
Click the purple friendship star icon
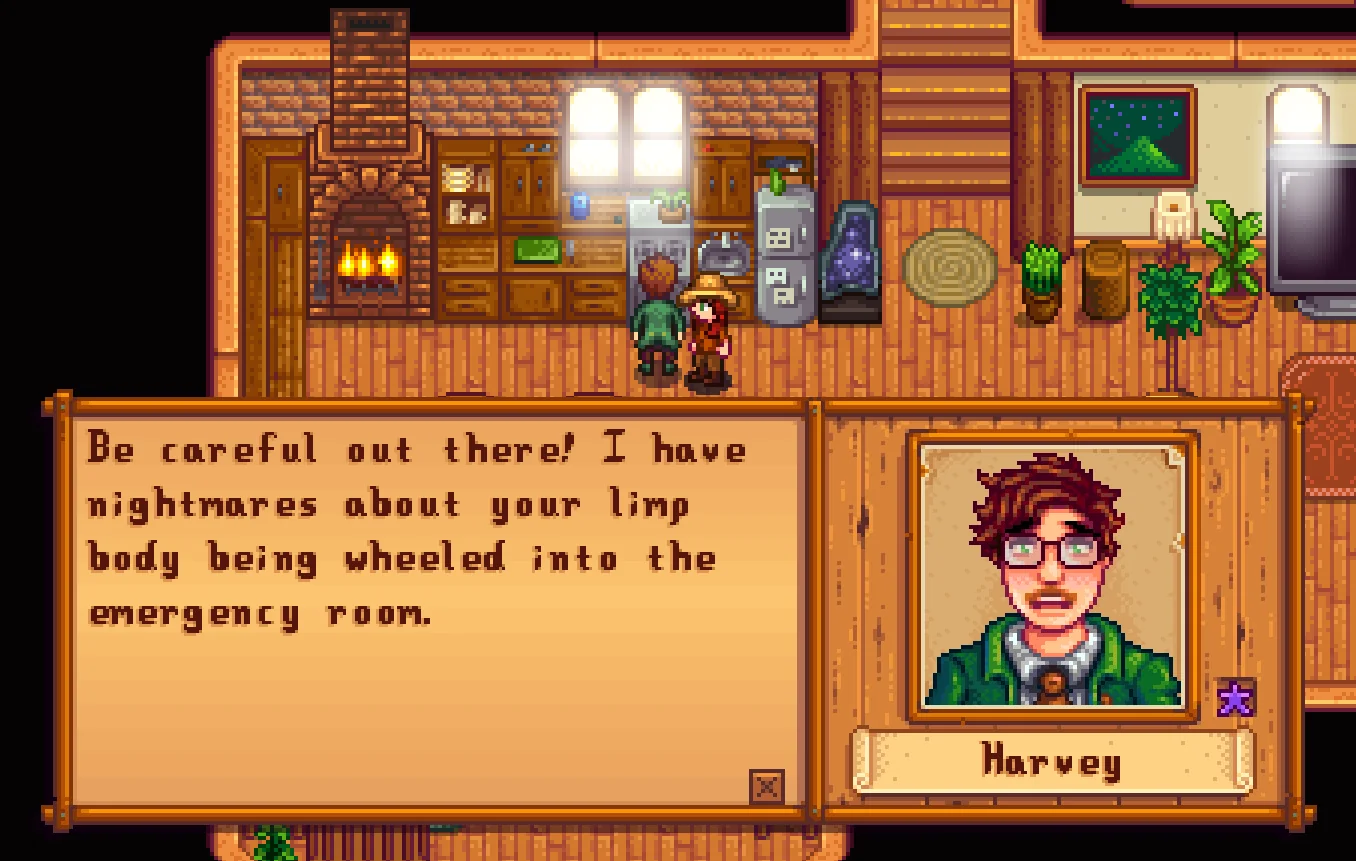1235,699
